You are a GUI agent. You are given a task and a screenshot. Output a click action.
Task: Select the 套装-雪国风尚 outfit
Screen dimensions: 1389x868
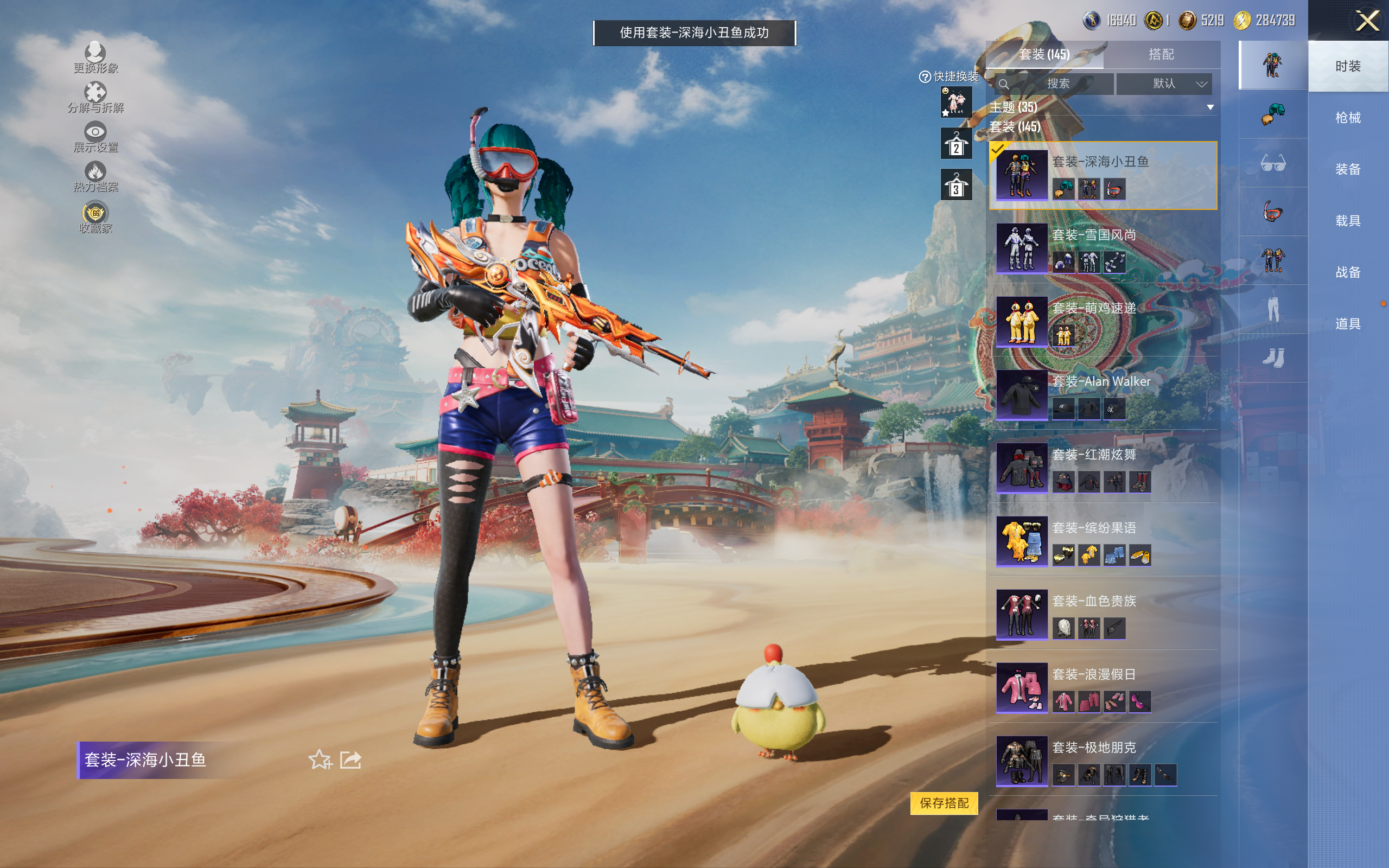pos(1102,248)
